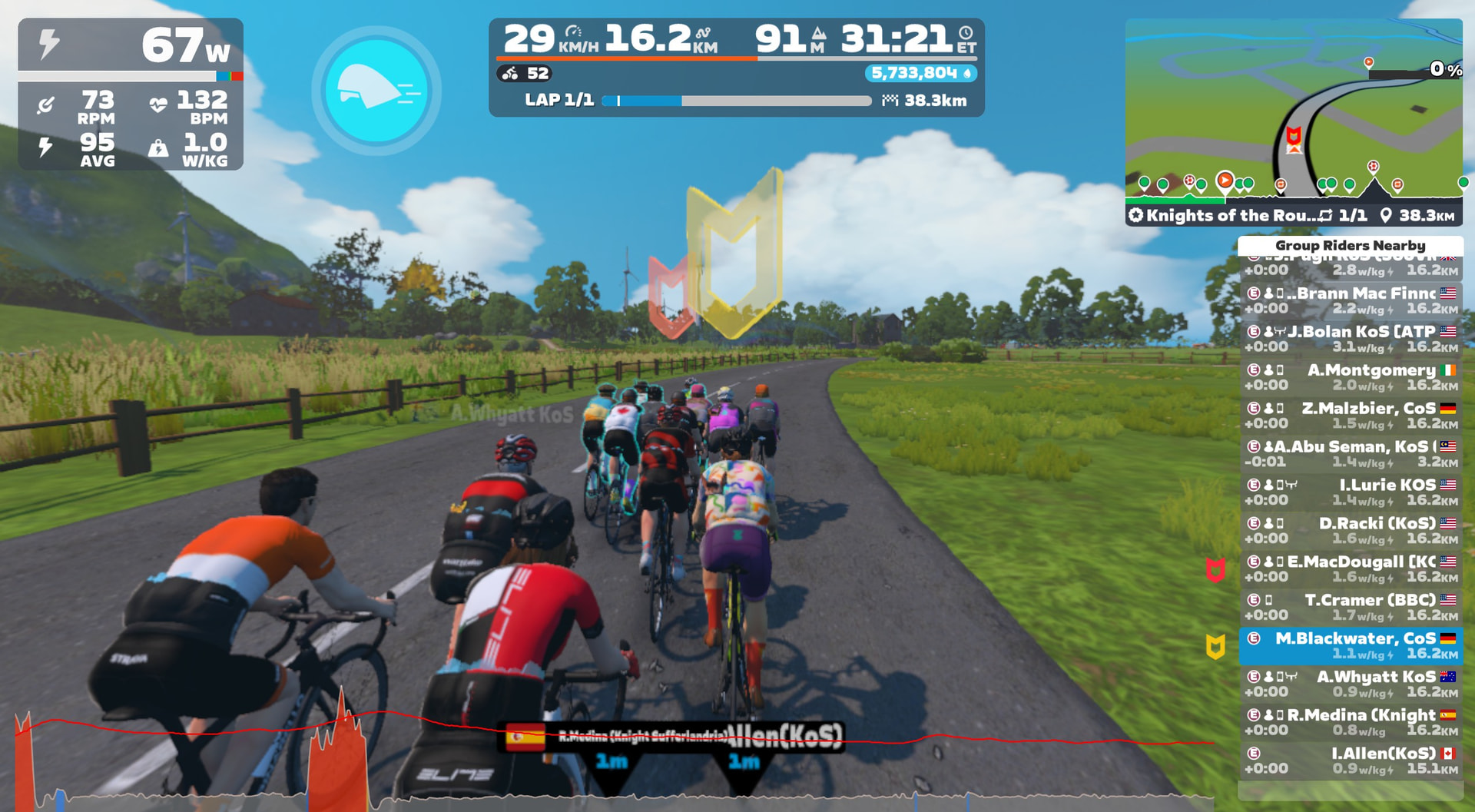Click the Knights of the Rou.. route label
1475x812 pixels.
[x=1229, y=216]
